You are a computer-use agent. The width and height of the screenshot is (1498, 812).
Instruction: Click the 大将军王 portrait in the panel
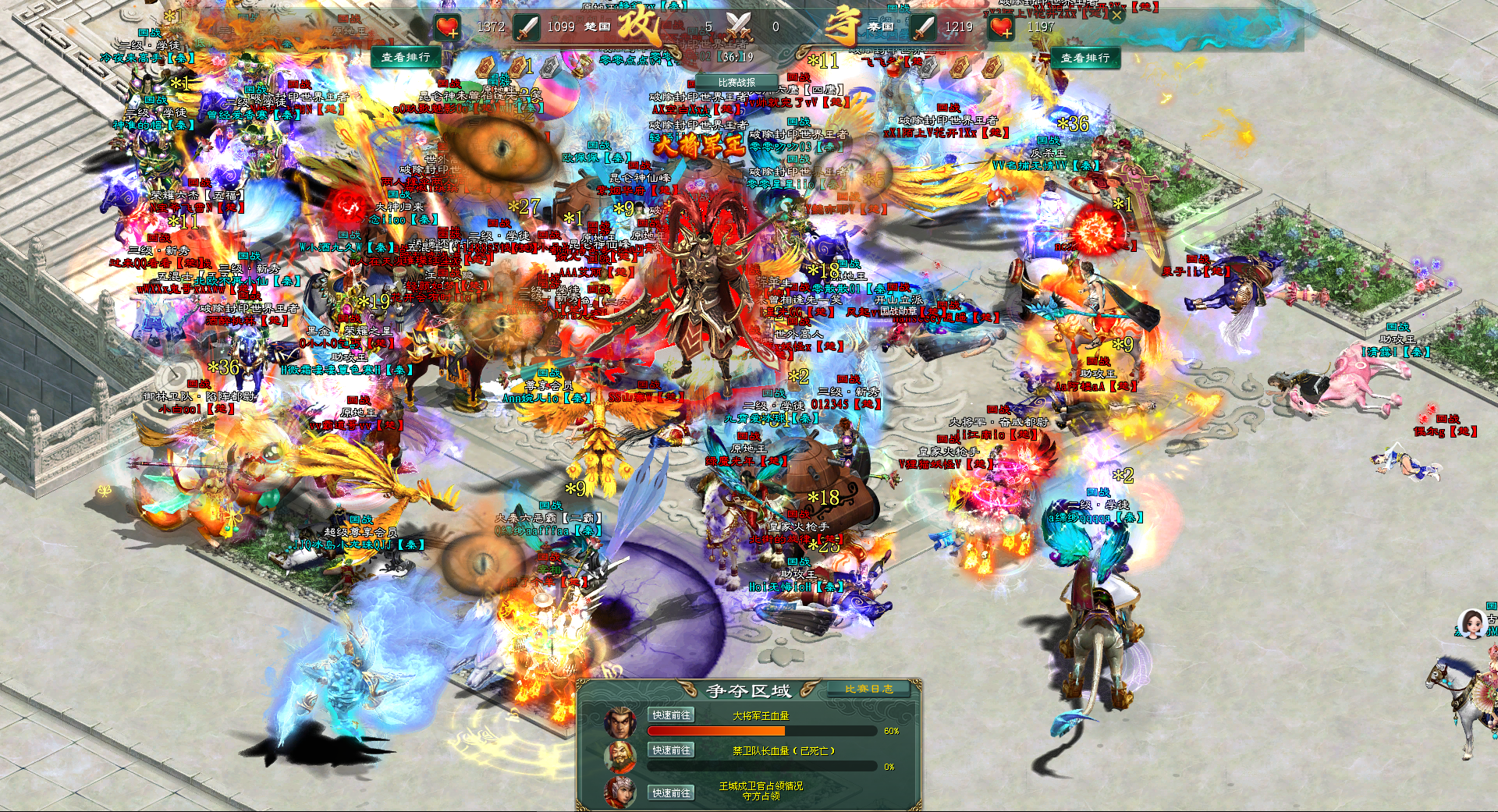621,722
